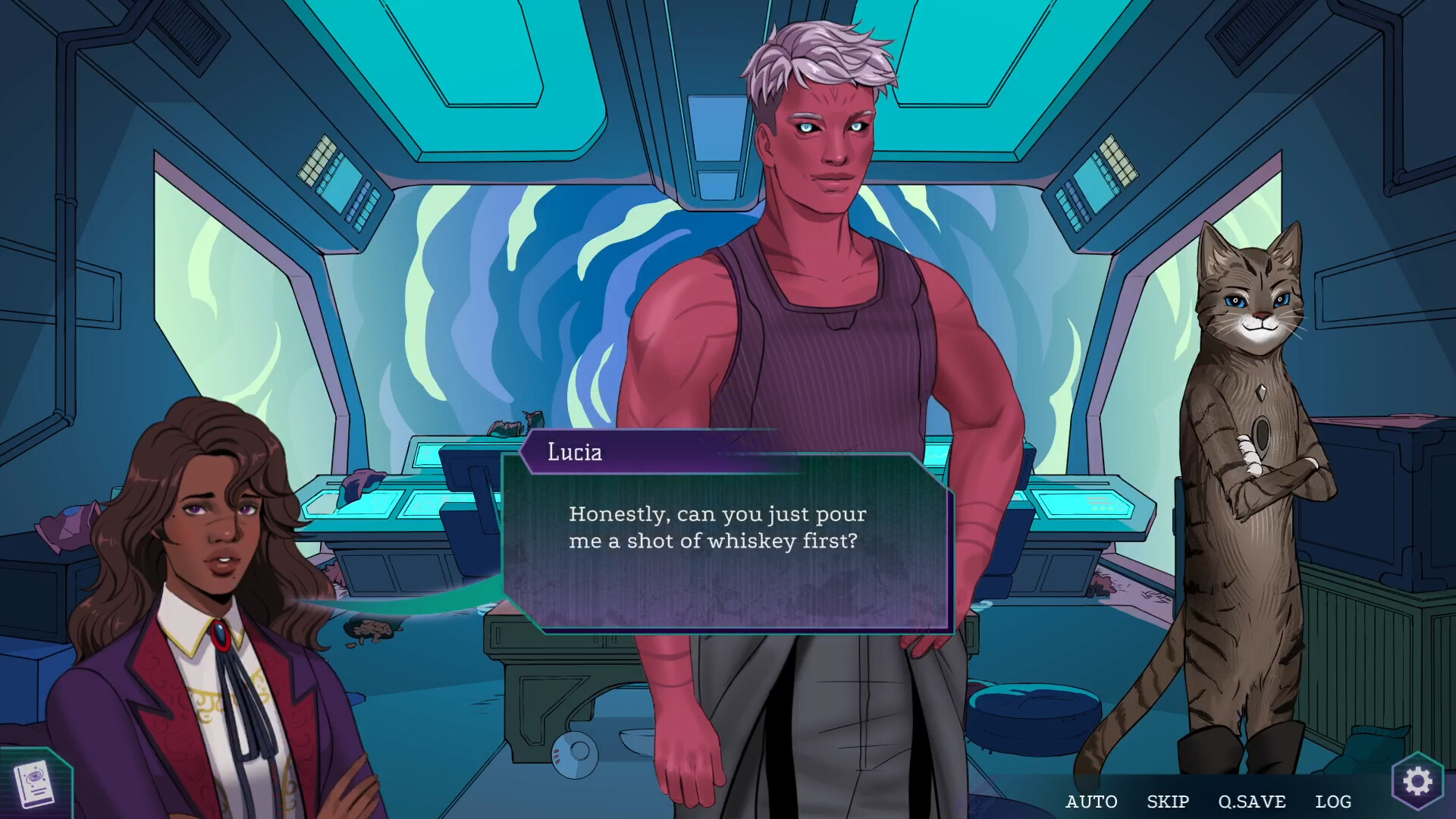Open the LOG dialogue history

(1333, 802)
